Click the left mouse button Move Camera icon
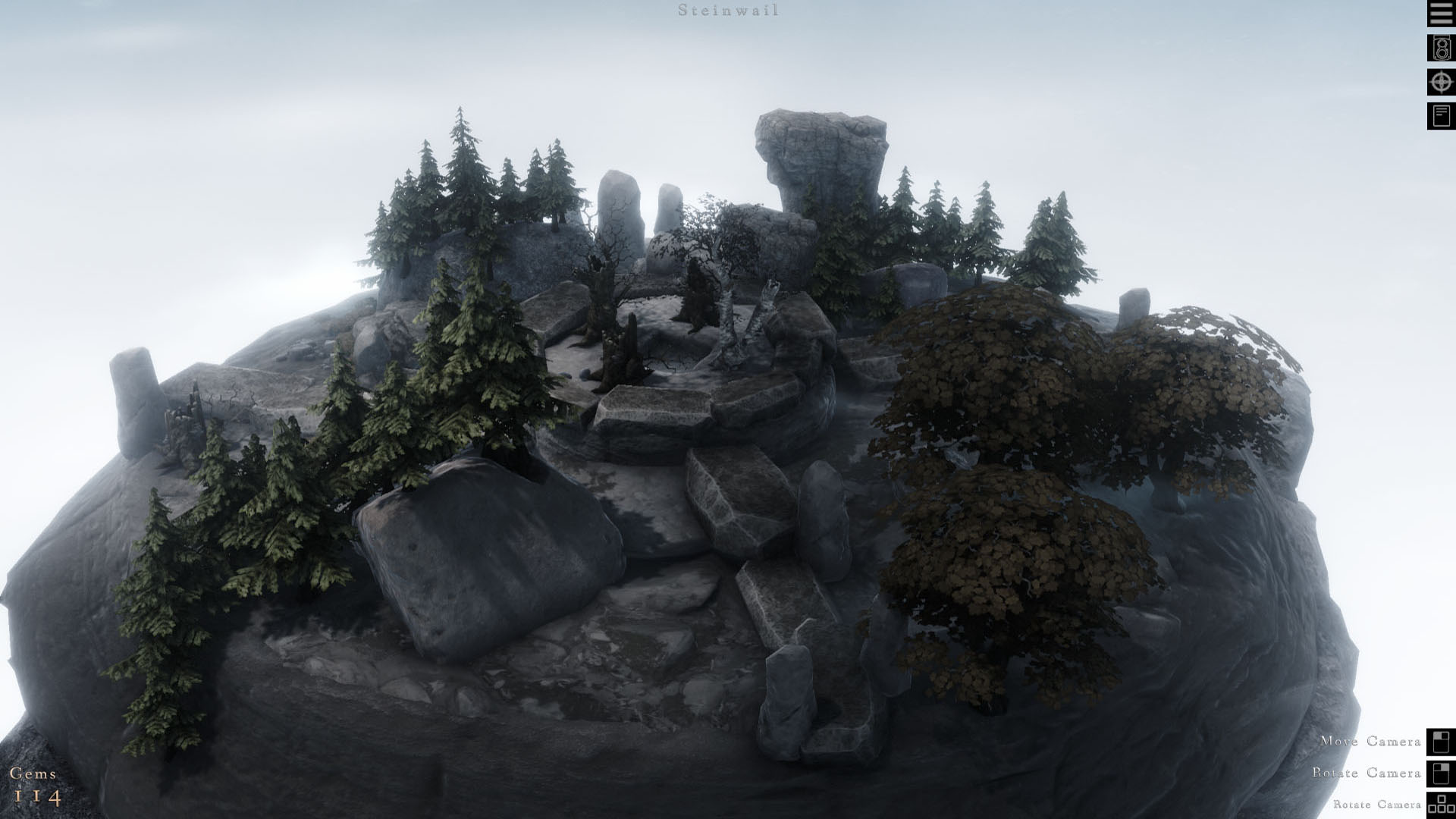 point(1440,742)
